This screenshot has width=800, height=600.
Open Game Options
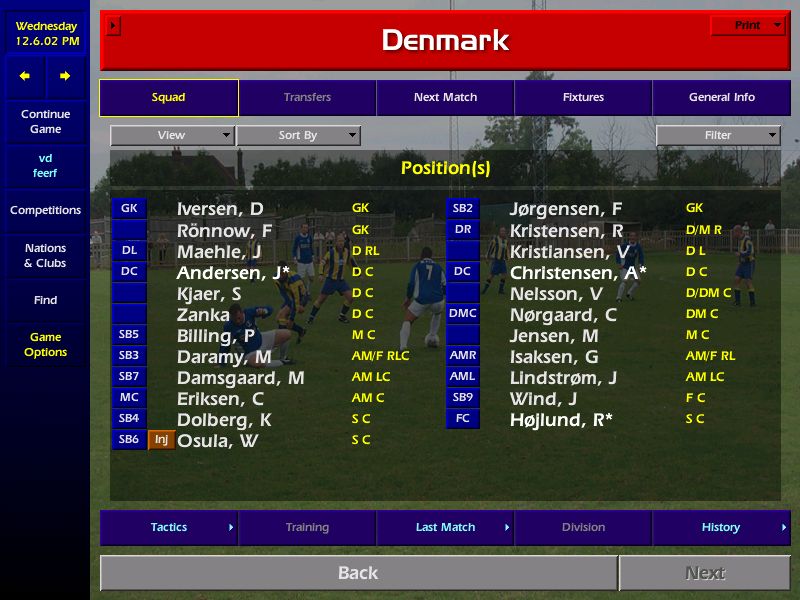tap(45, 344)
